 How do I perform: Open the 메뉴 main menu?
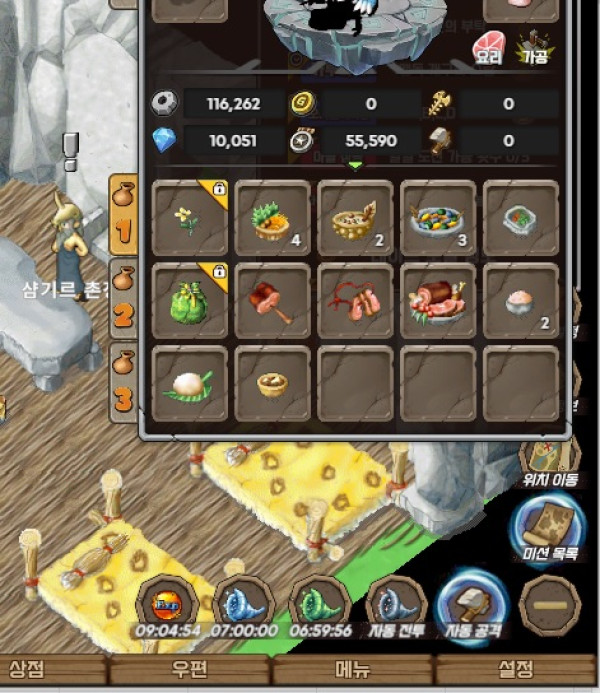point(351,668)
